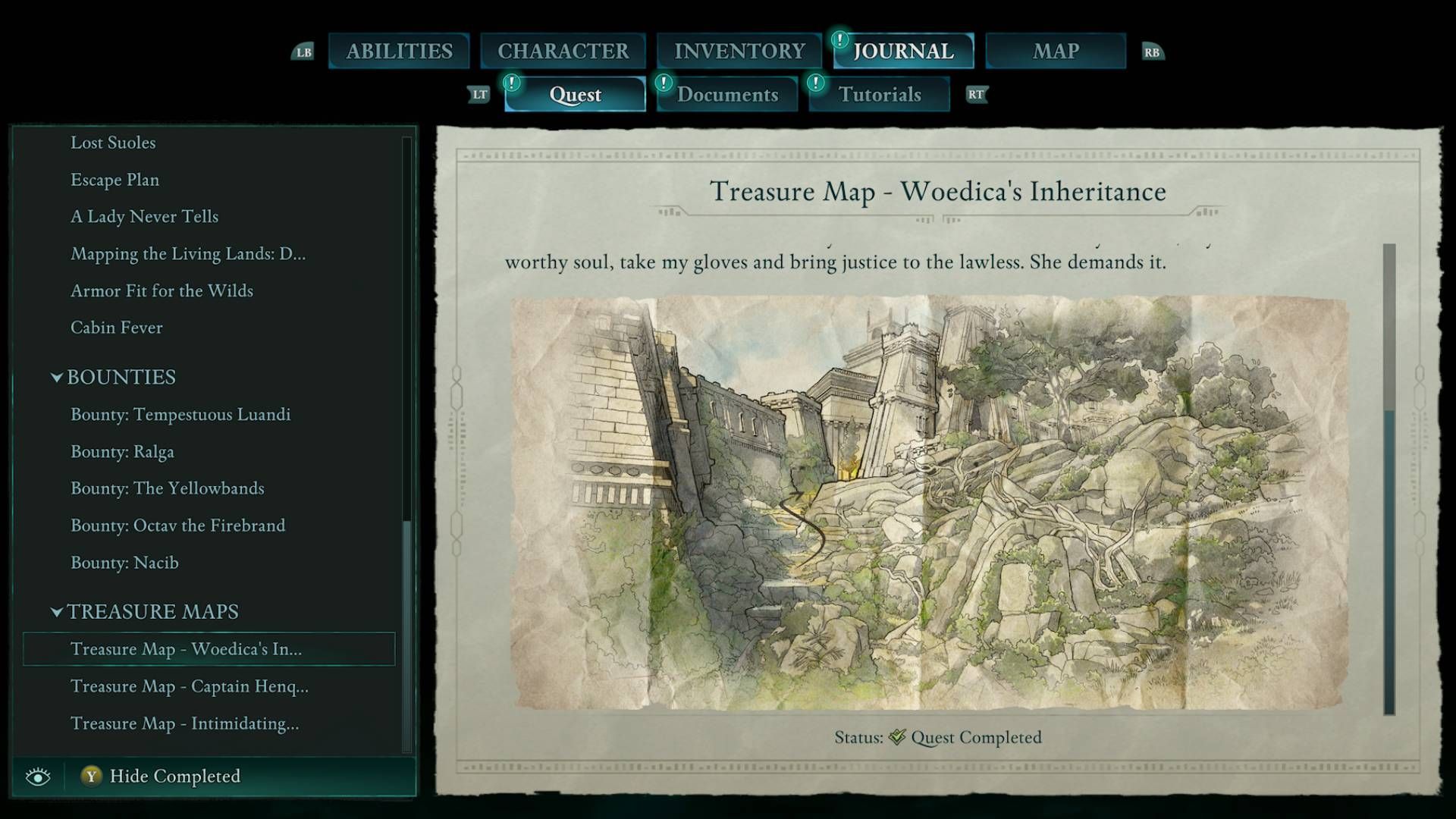Select the RT trigger icon
Screen dimensions: 1456x819
pos(977,95)
